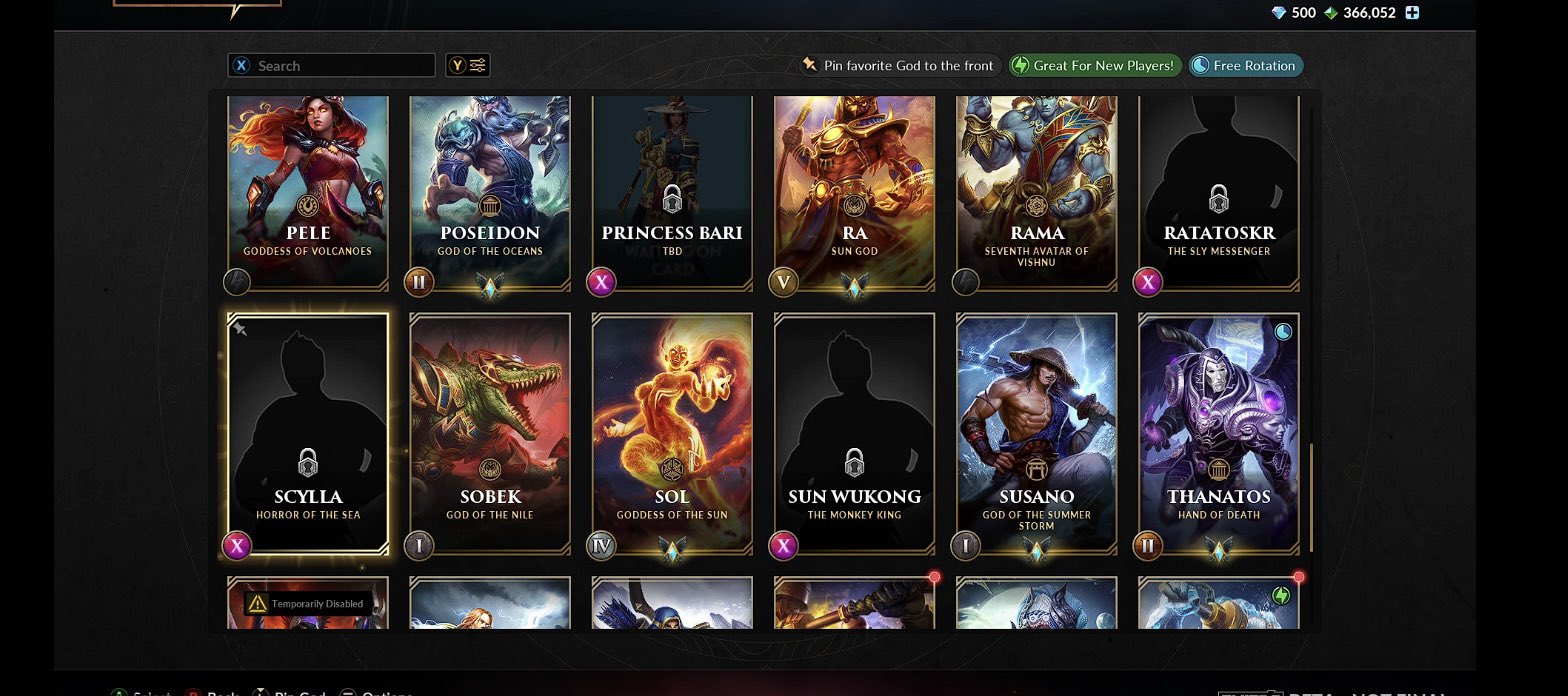Select the Pele god card

pyautogui.click(x=308, y=190)
